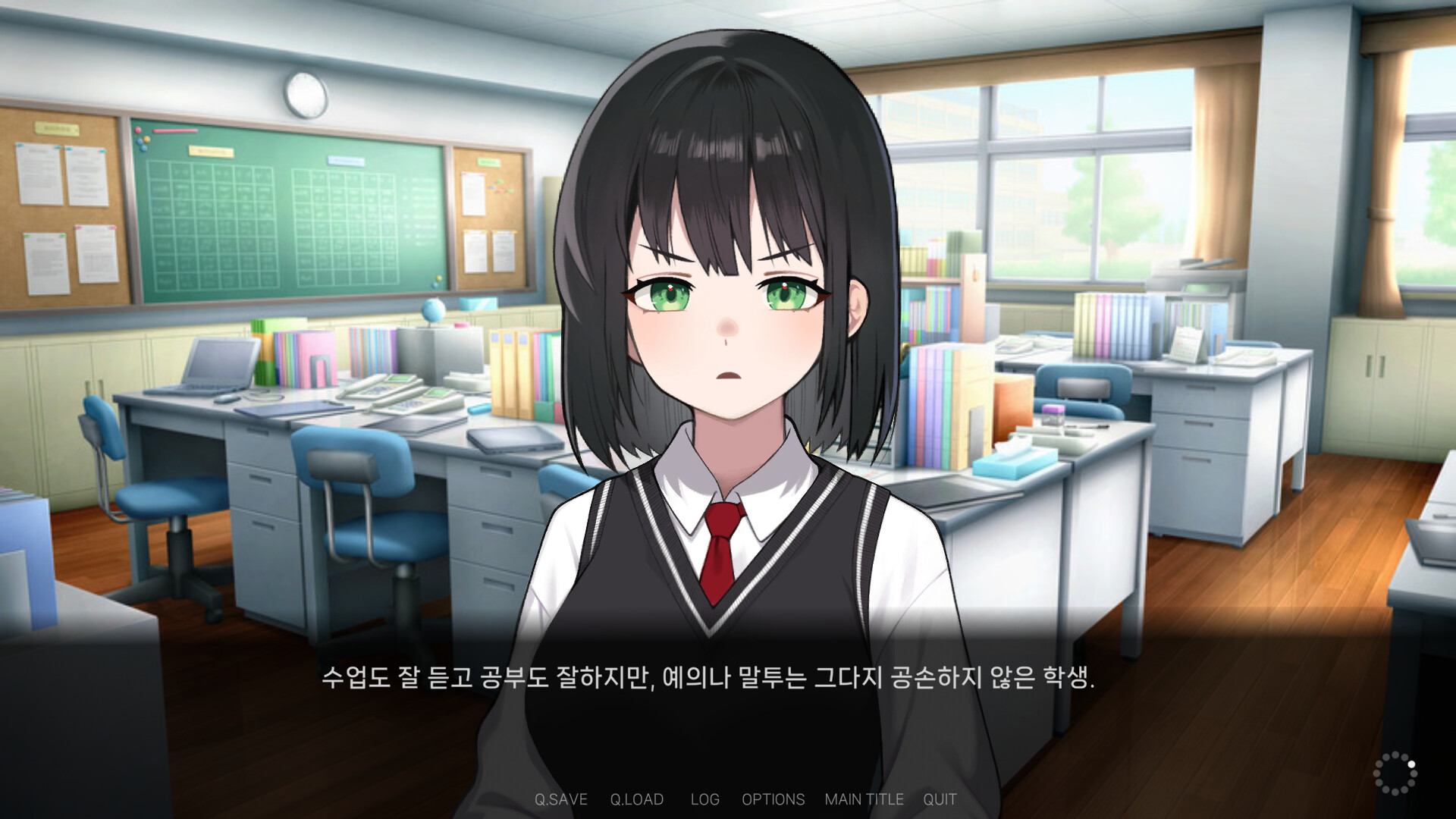
Task: Return to the MAIN TITLE screen
Action: [864, 799]
